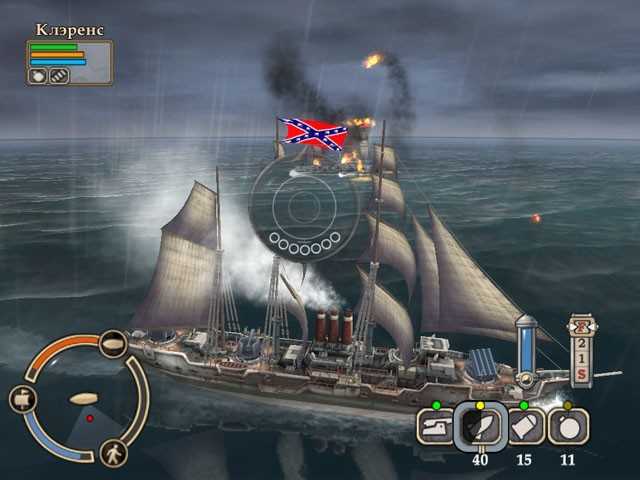This screenshot has height=480, width=640.
Task: Choose the highlighted torpedo ammo slot
Action: pyautogui.click(x=475, y=426)
